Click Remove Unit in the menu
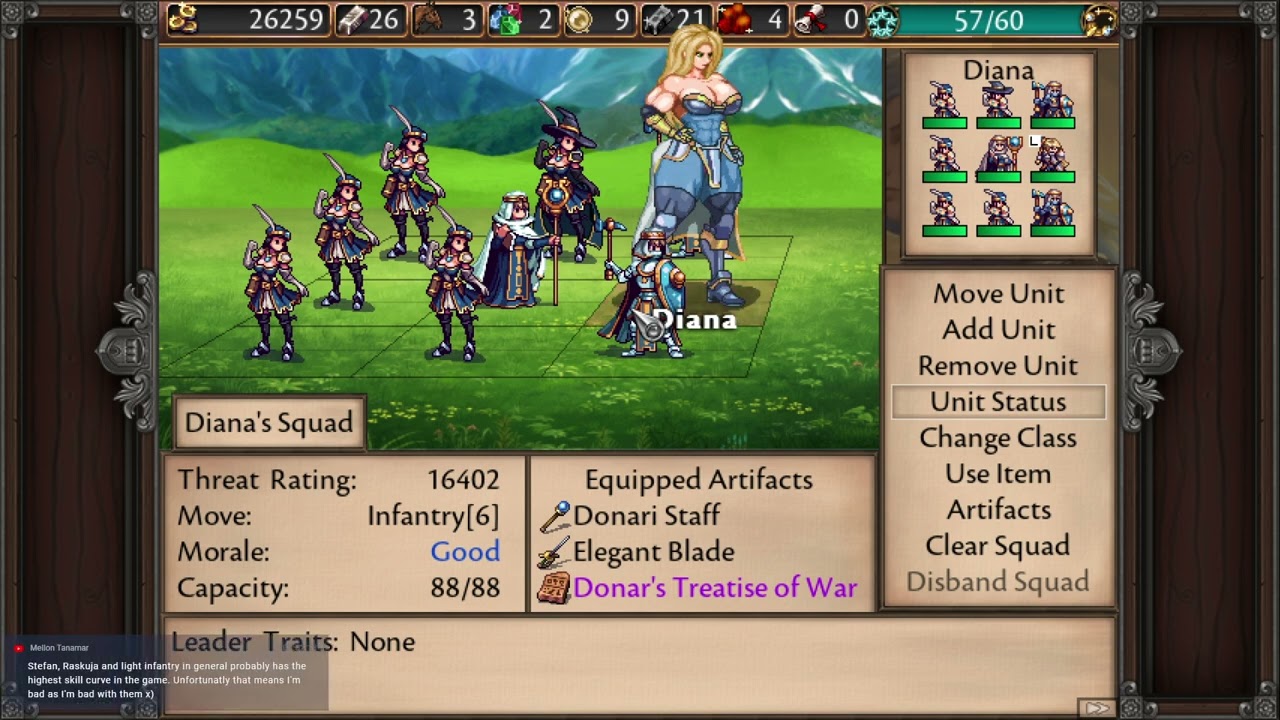1280x720 pixels. [998, 366]
